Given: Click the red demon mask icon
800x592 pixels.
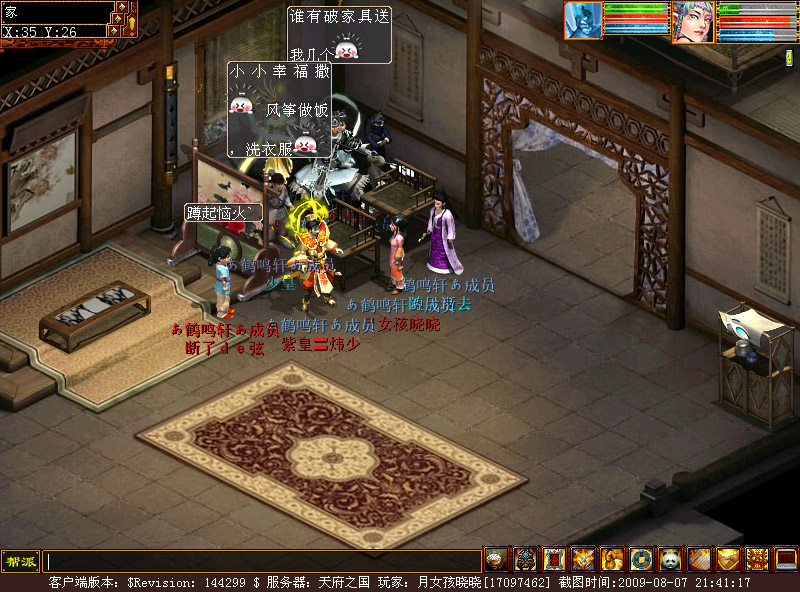Looking at the screenshot, I should coord(757,559).
